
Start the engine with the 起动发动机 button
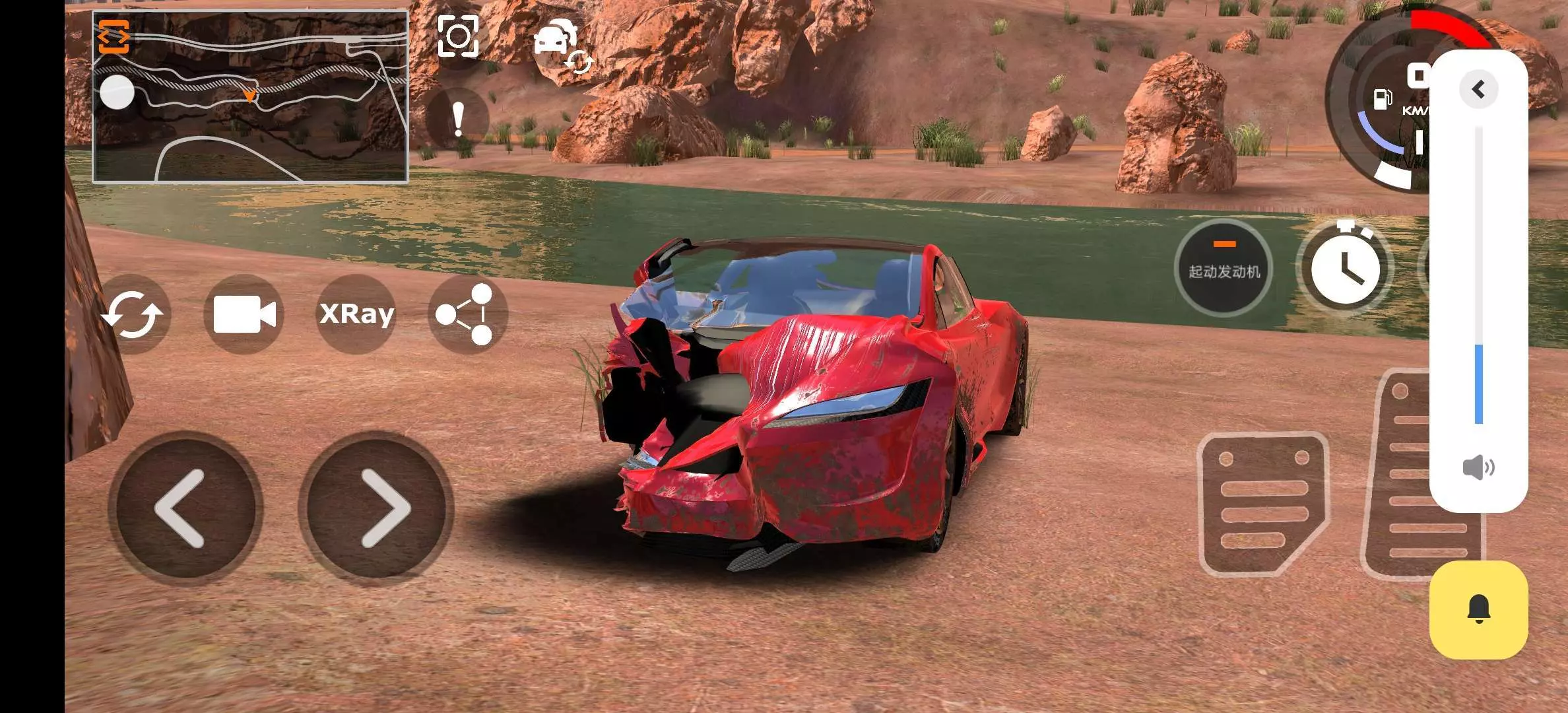pos(1224,267)
